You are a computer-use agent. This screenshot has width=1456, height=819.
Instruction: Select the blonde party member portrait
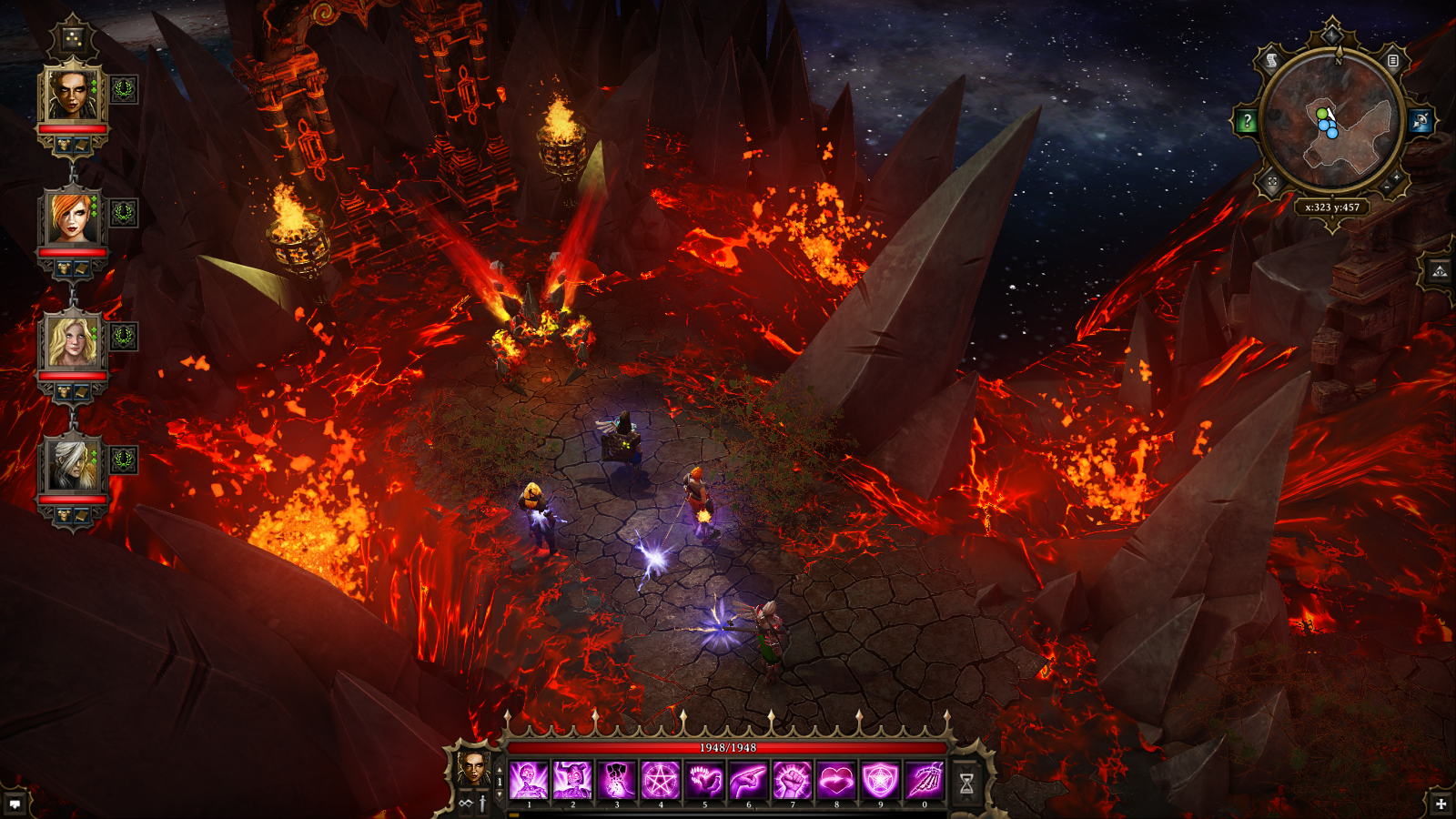pyautogui.click(x=73, y=340)
